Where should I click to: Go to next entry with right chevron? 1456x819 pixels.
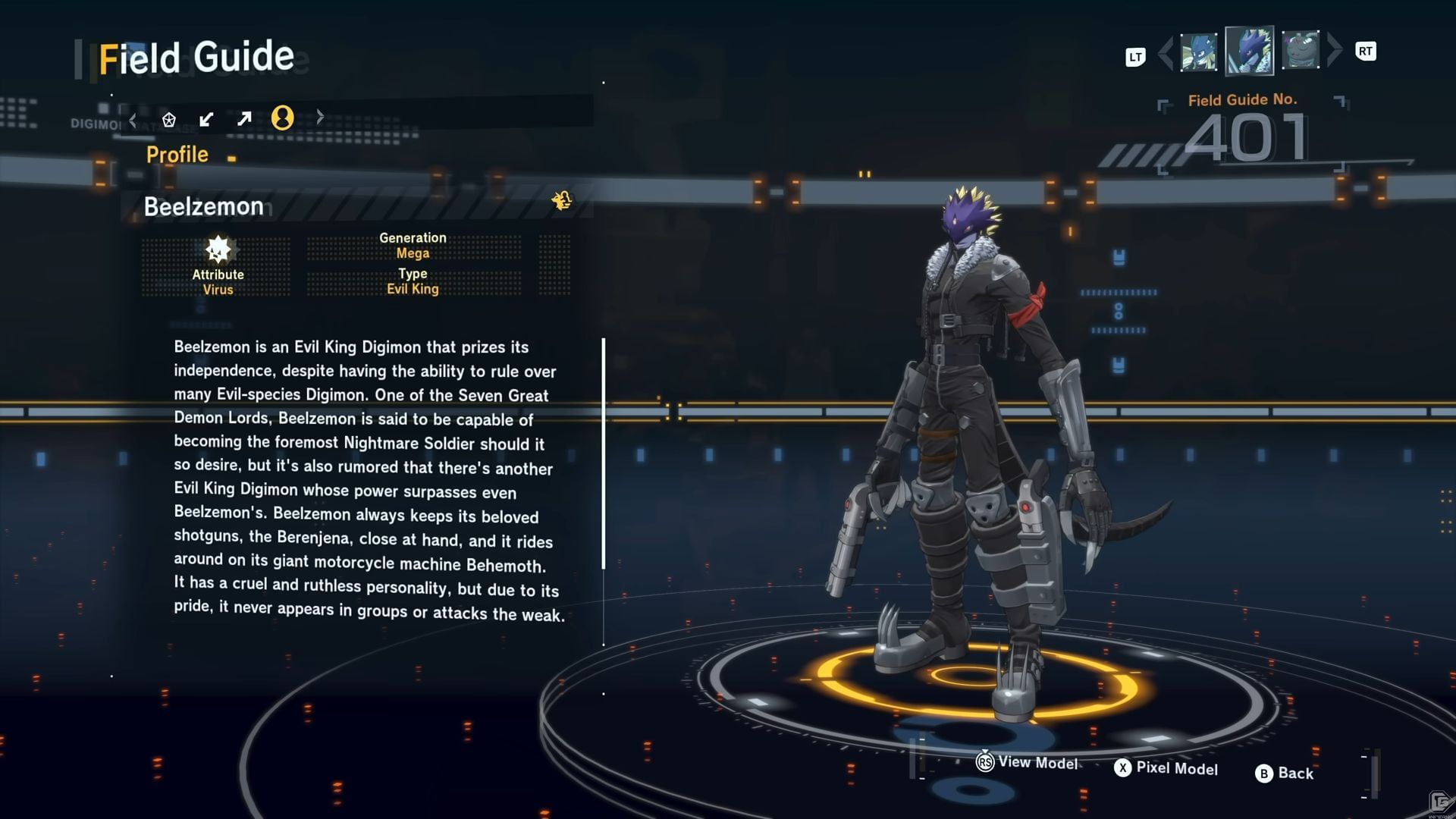coord(1335,50)
